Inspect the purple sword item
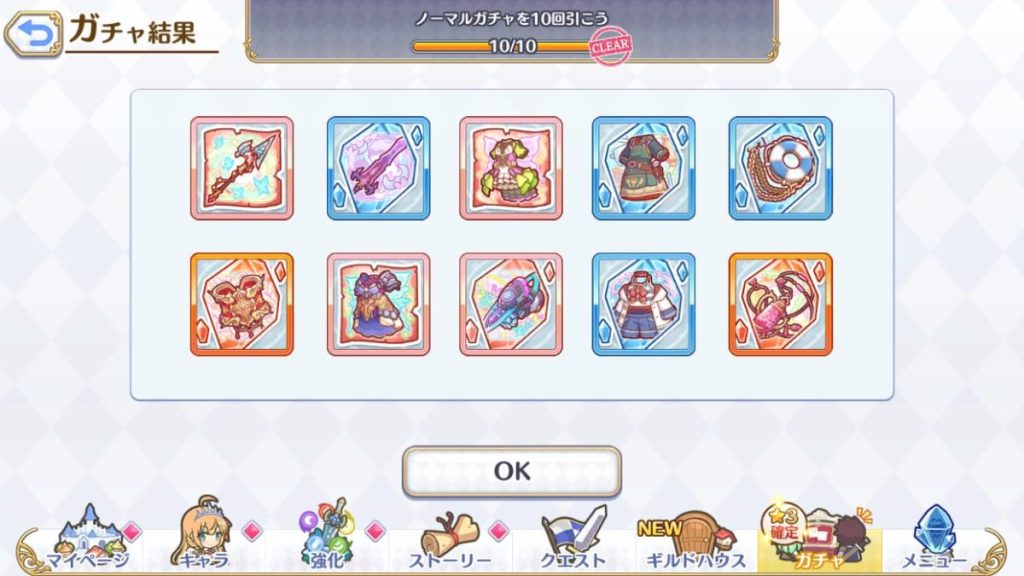Viewport: 1024px width, 576px height. (x=378, y=168)
